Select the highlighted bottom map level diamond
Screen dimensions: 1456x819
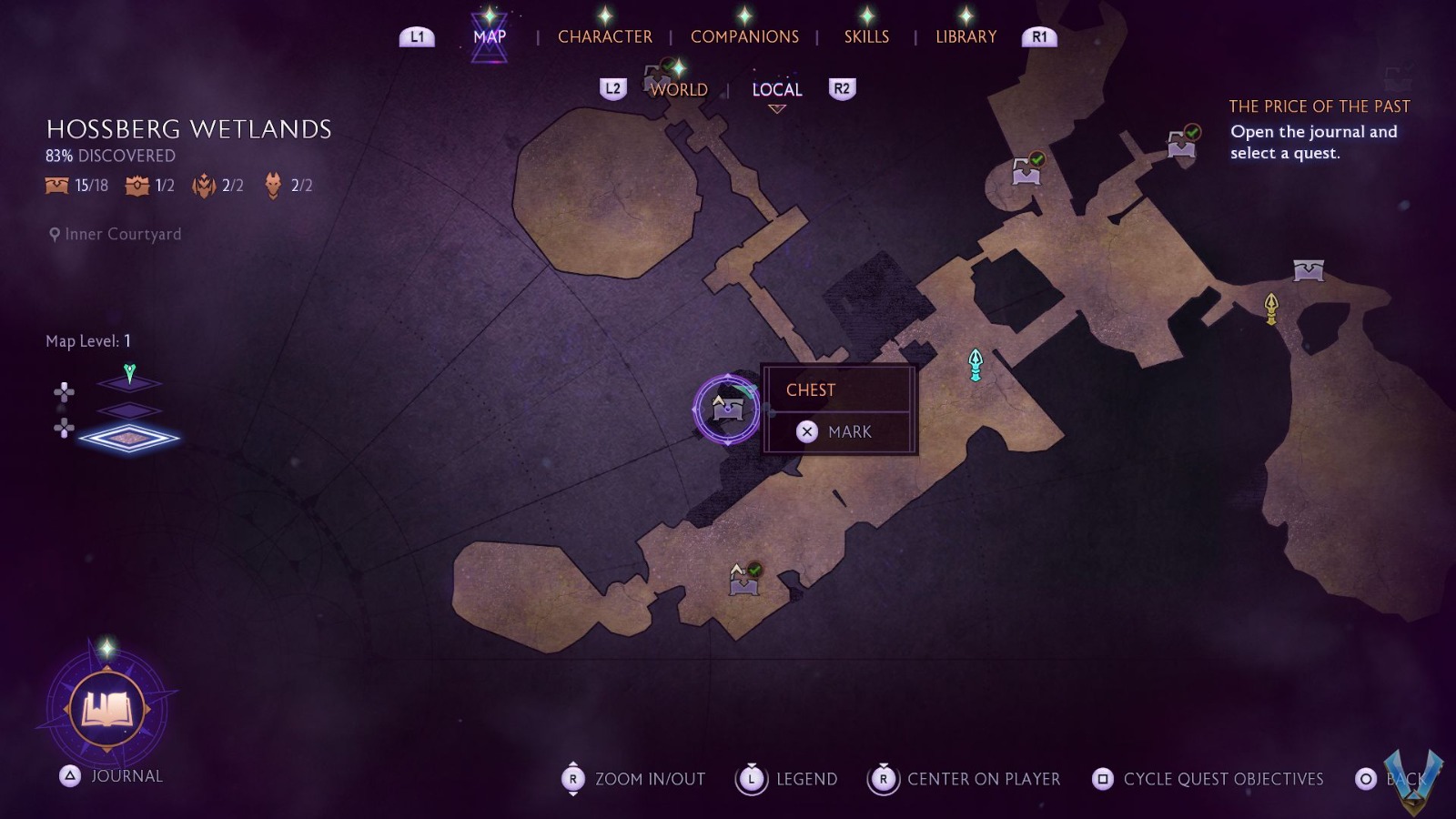point(130,437)
